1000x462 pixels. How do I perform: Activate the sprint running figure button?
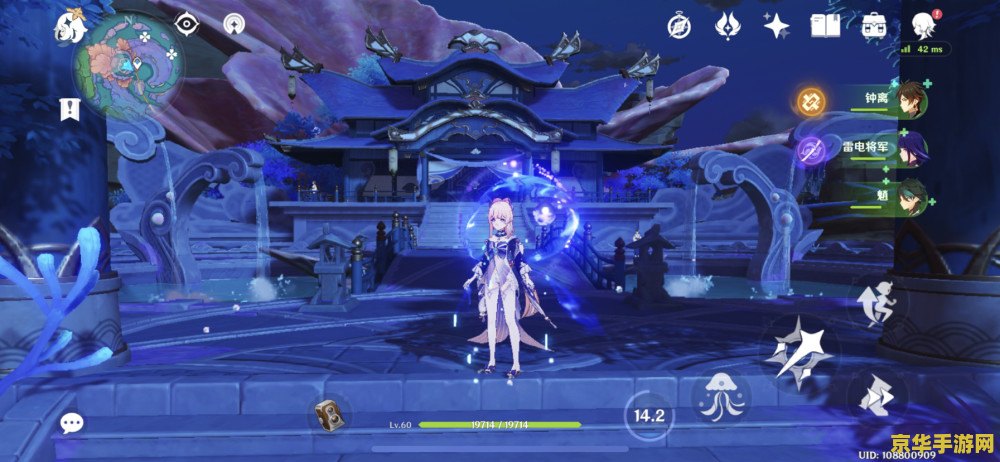pos(877,303)
